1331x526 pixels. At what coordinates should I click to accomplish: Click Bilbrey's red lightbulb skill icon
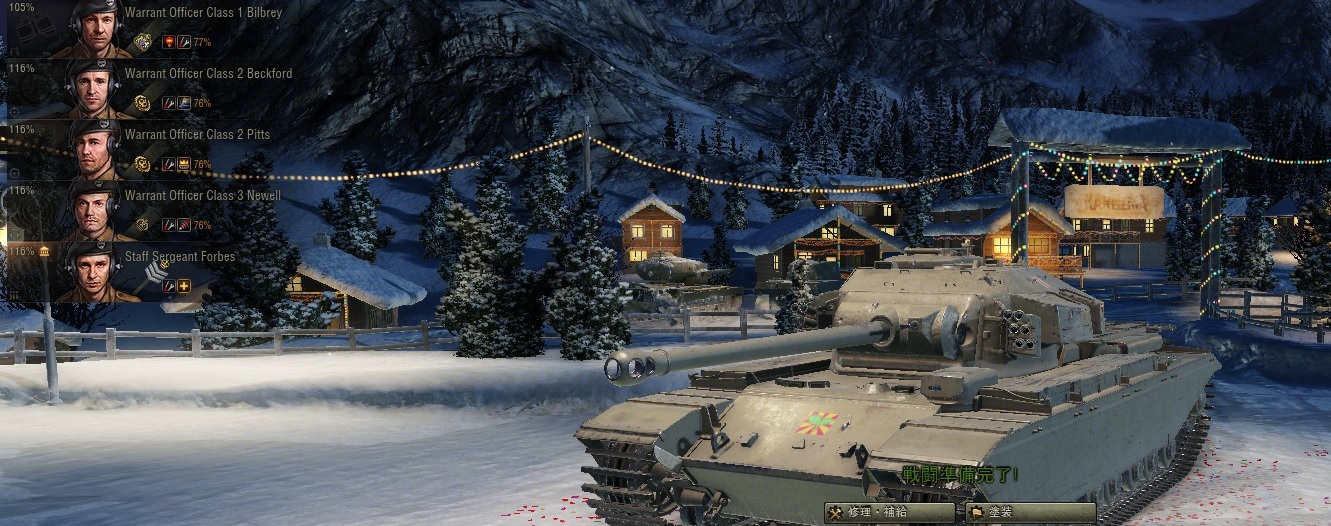(168, 42)
